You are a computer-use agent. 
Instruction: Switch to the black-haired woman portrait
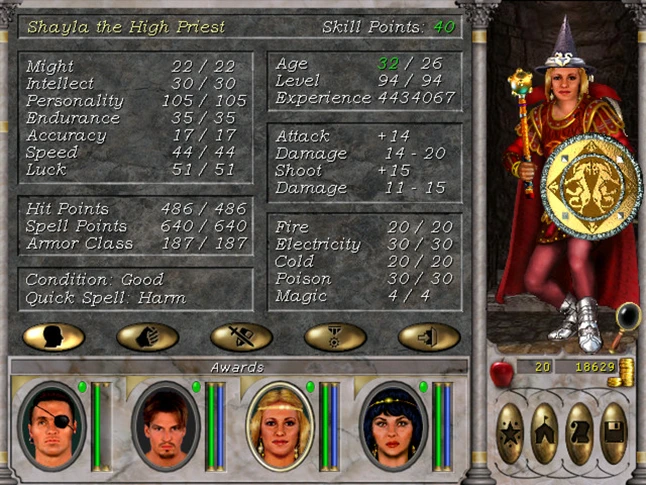click(394, 425)
